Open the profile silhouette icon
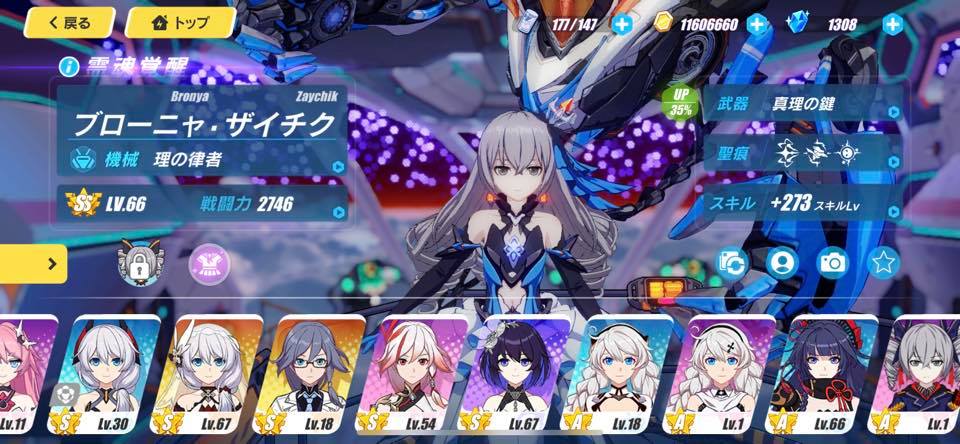 [782, 263]
